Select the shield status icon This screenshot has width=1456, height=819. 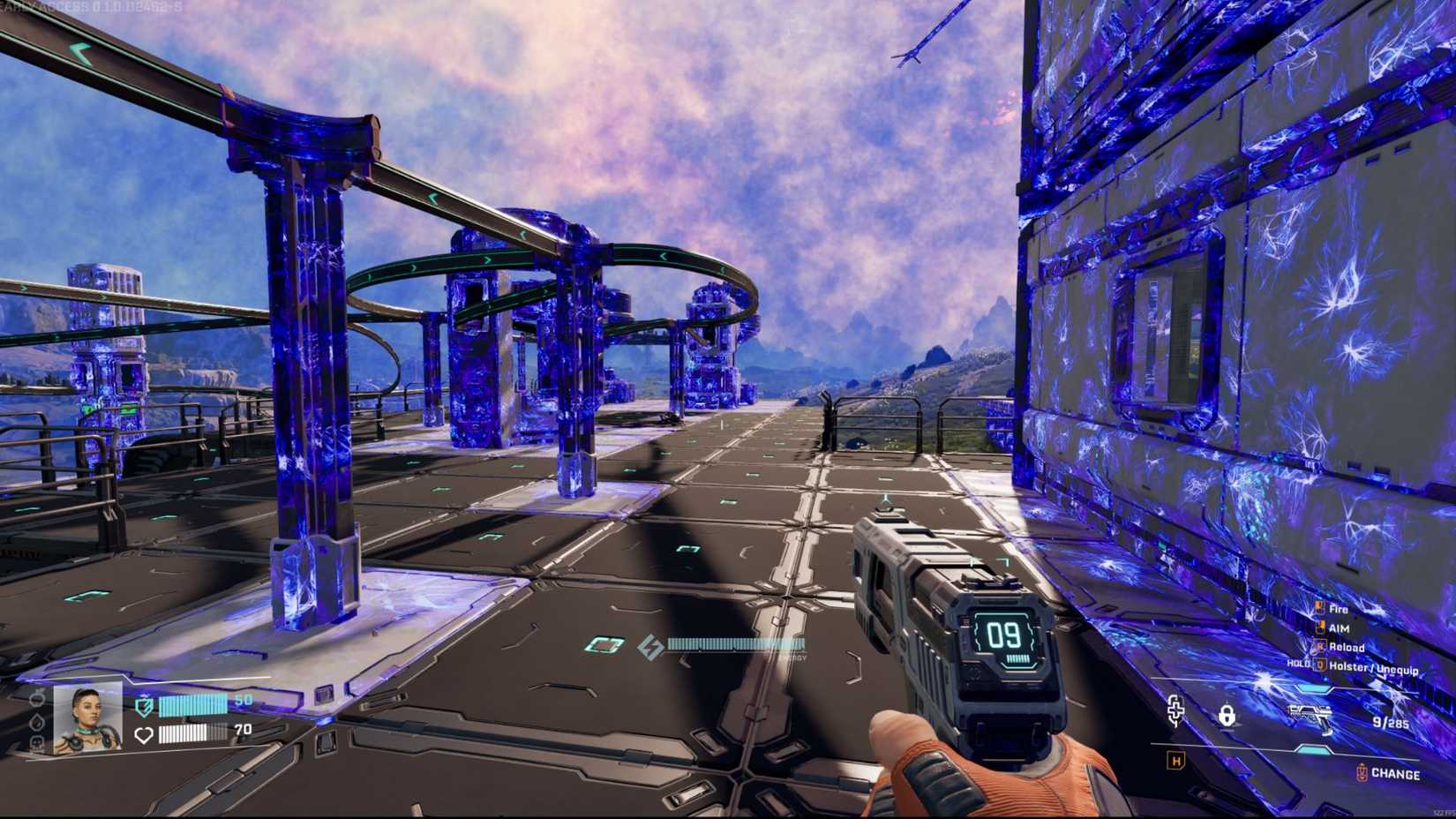[x=144, y=706]
